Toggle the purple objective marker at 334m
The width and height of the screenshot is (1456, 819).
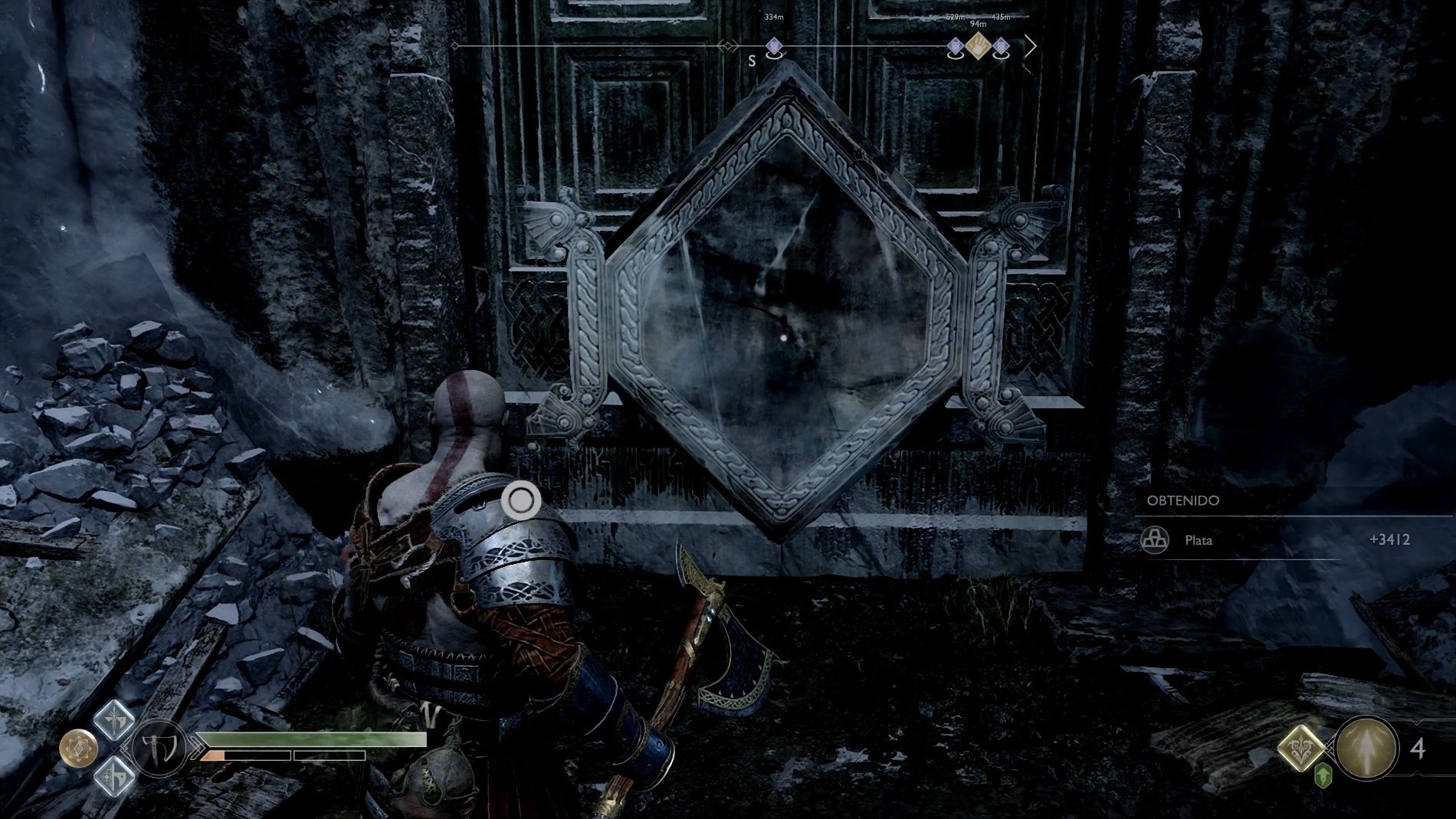pos(773,47)
